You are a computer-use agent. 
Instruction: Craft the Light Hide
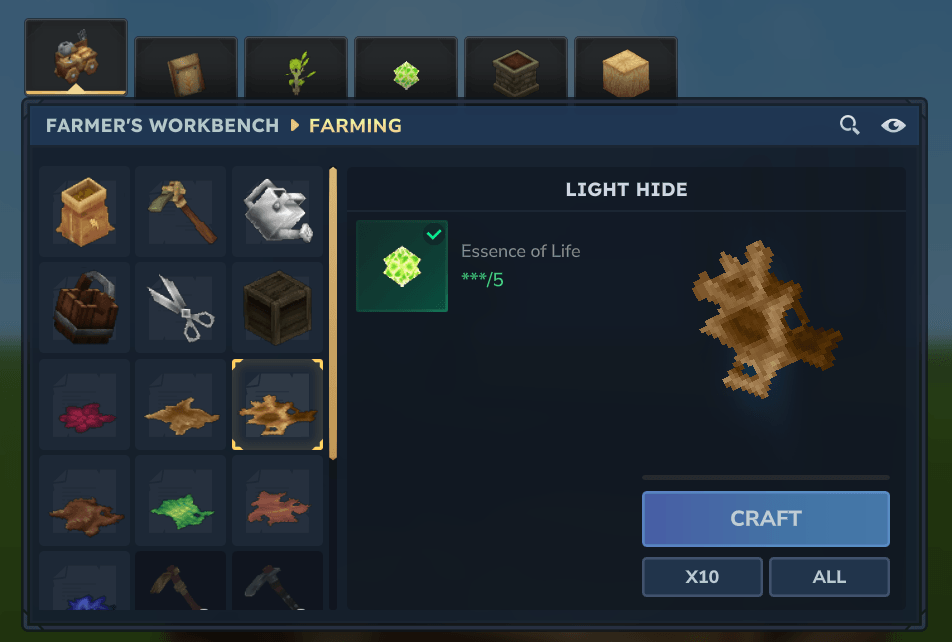click(765, 518)
